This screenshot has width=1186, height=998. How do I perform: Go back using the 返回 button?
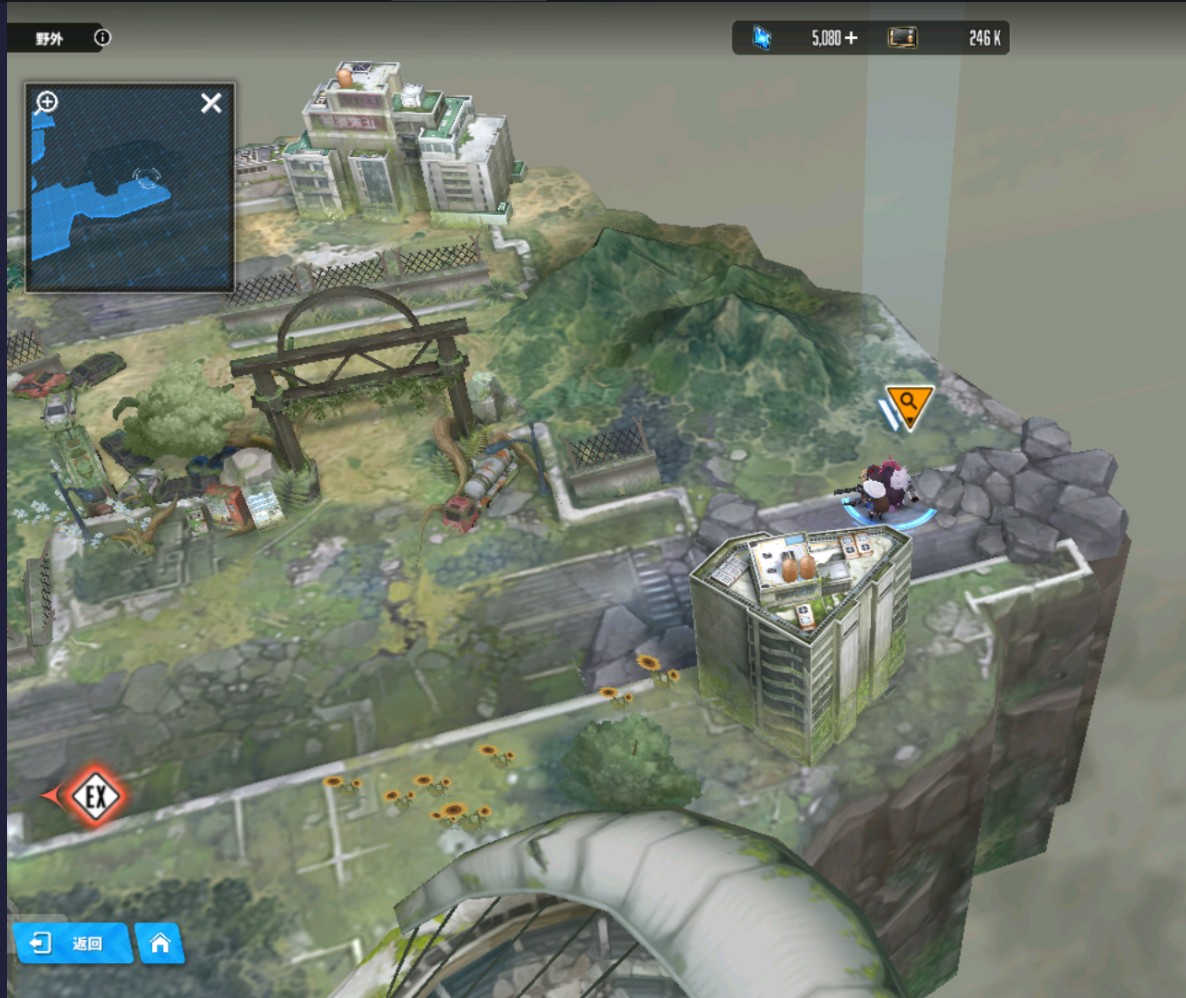coord(73,943)
